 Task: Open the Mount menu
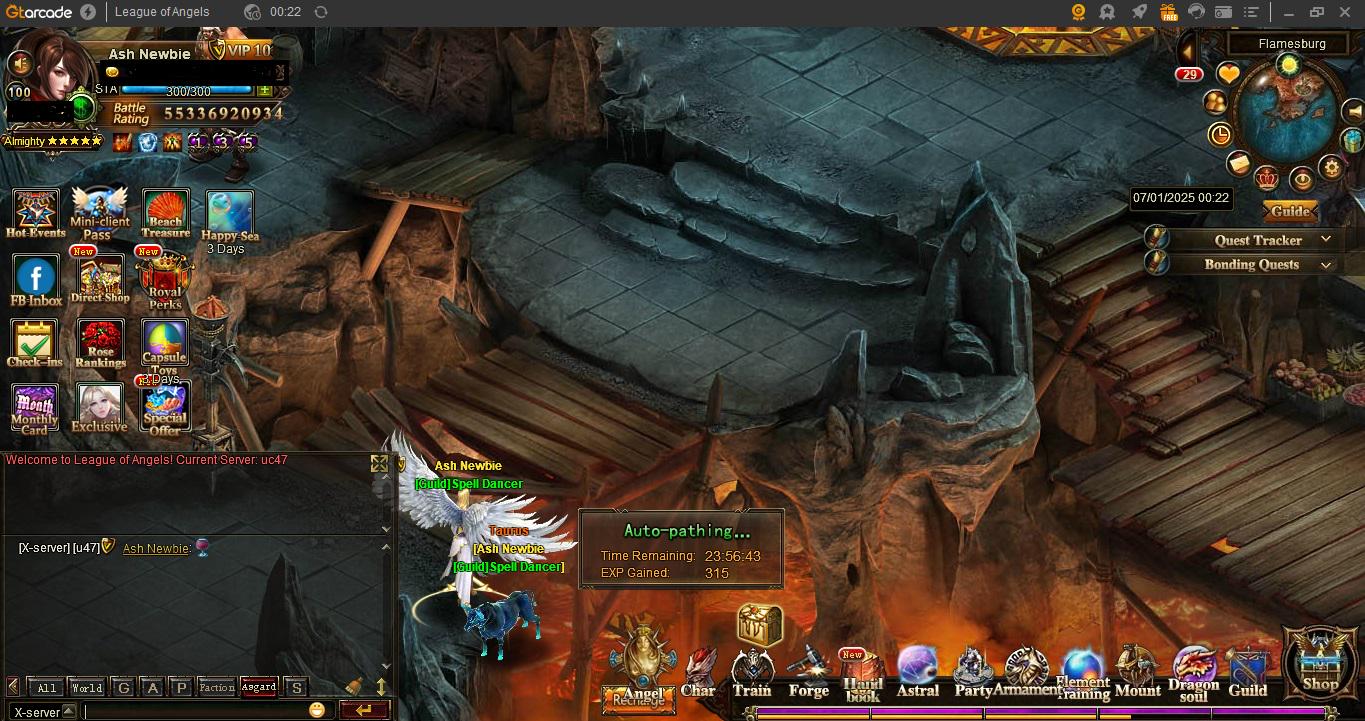coord(1137,671)
